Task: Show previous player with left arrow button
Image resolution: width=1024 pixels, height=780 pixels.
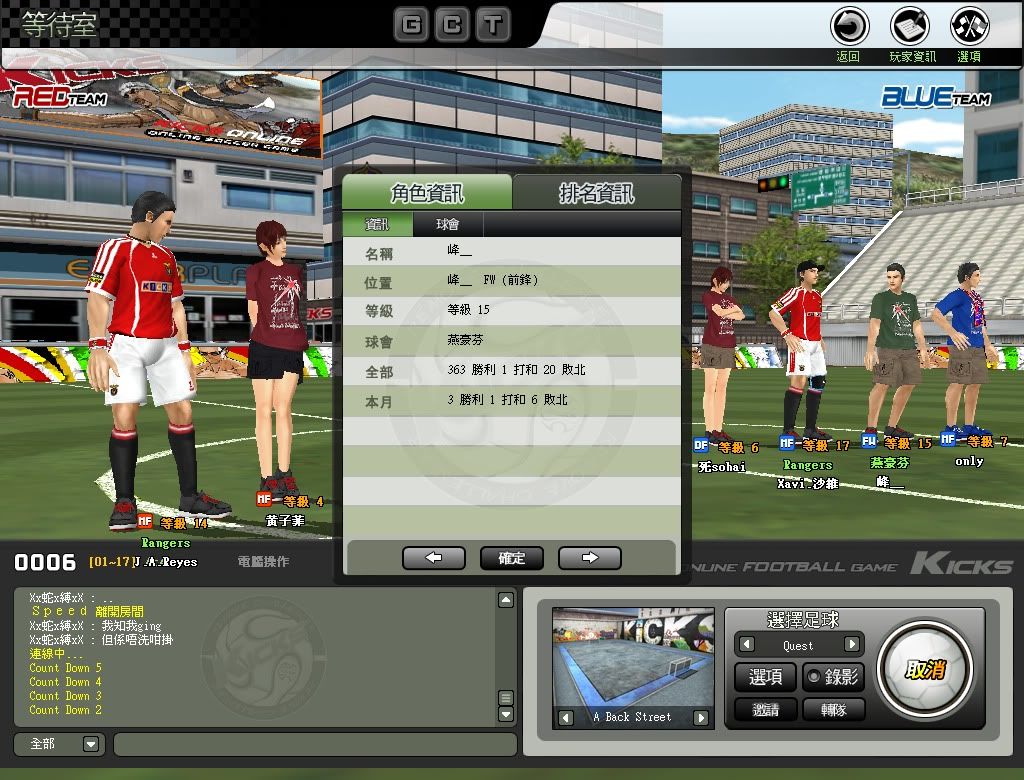Action: [433, 558]
